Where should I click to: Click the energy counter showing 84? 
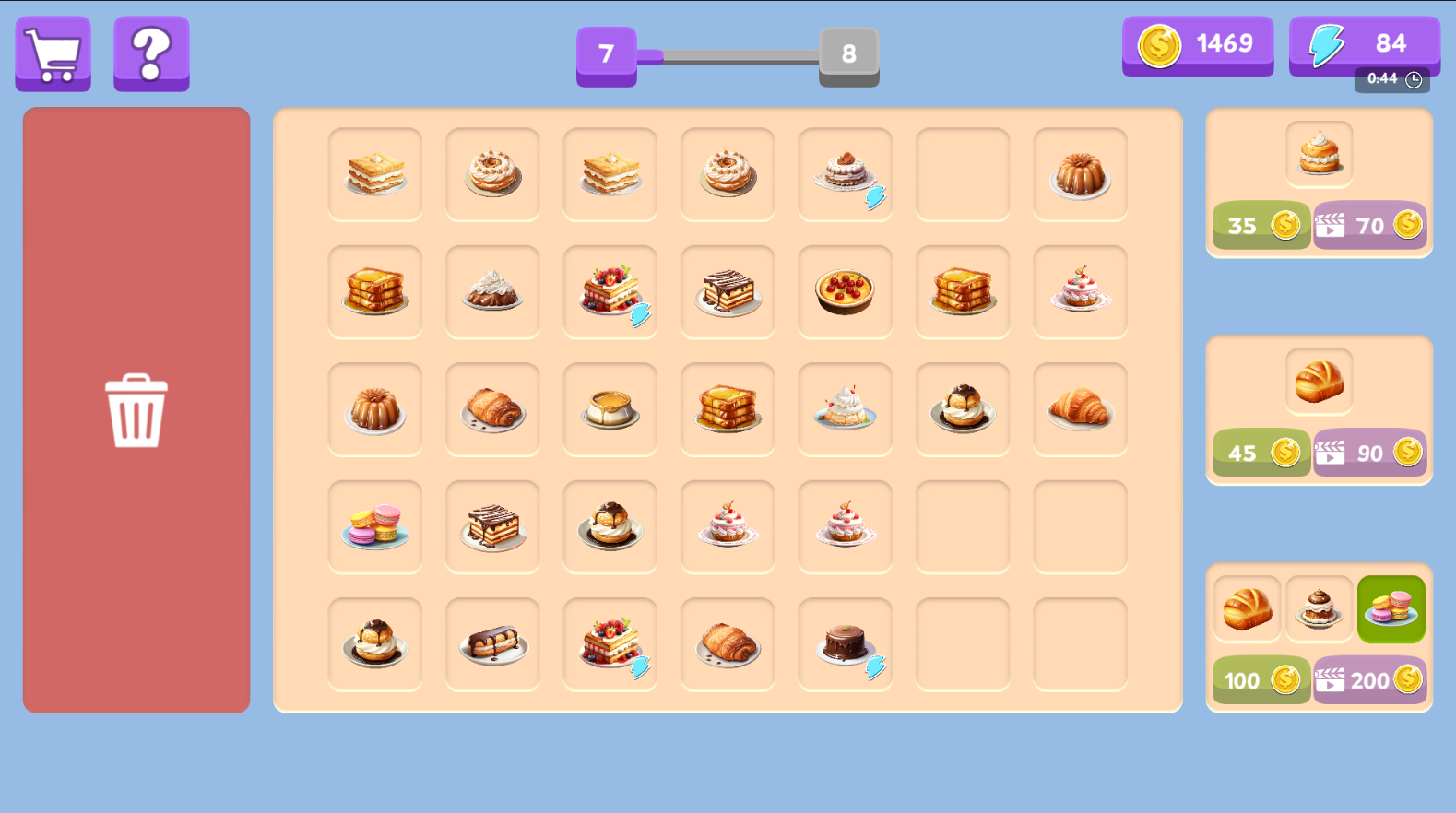pos(1364,43)
